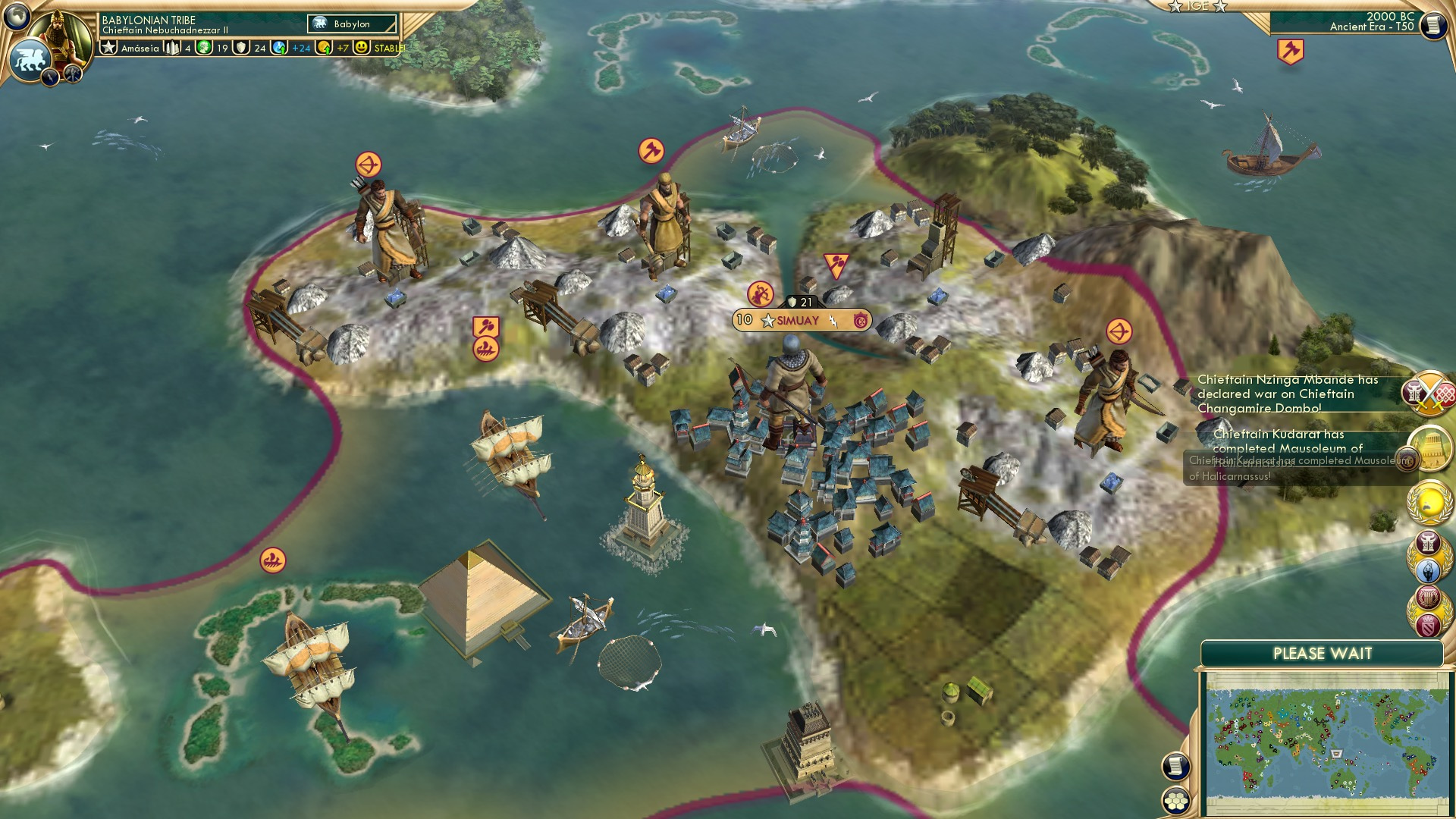Toggle the hex grid options button

[1176, 801]
